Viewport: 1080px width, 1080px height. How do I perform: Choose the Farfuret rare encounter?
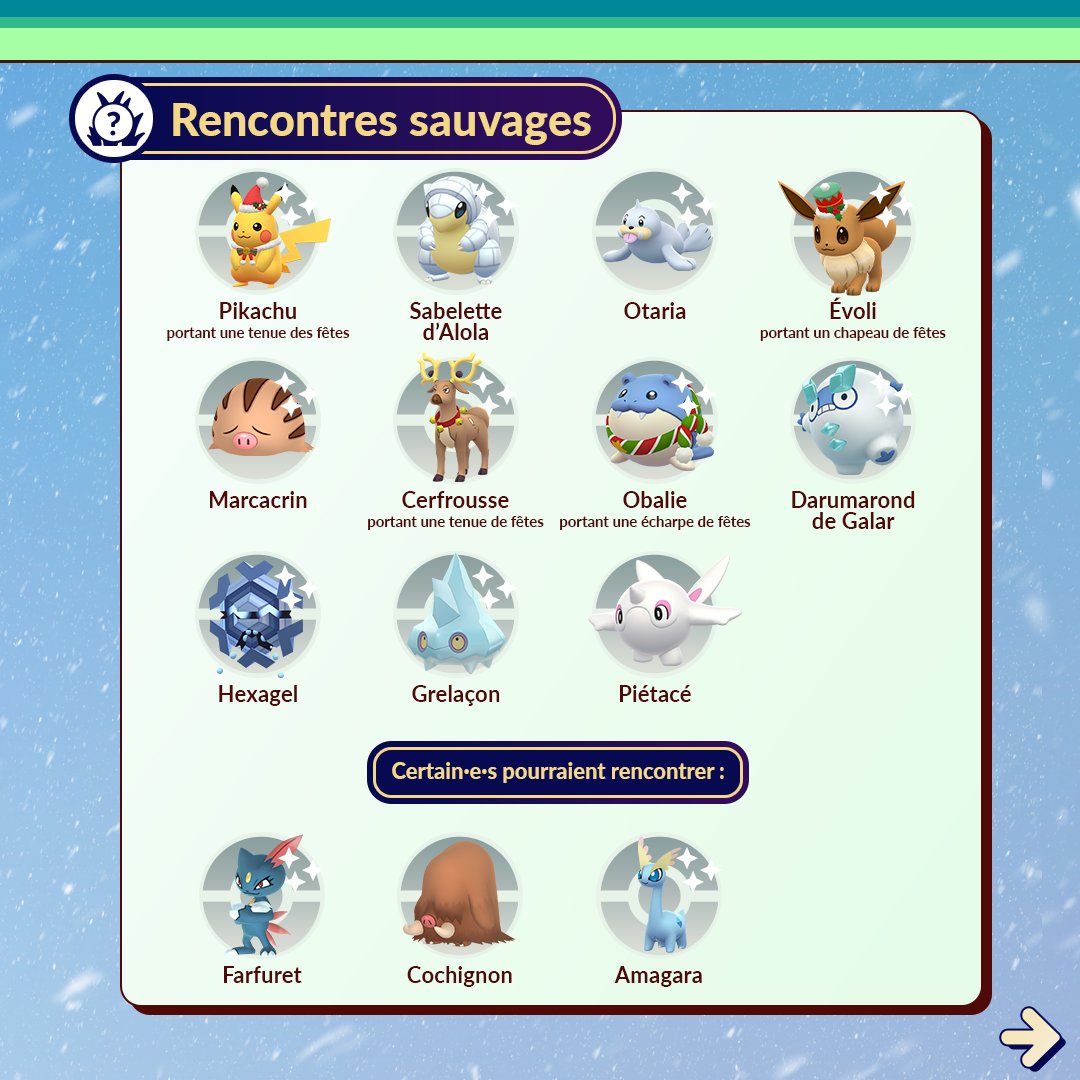pyautogui.click(x=262, y=897)
